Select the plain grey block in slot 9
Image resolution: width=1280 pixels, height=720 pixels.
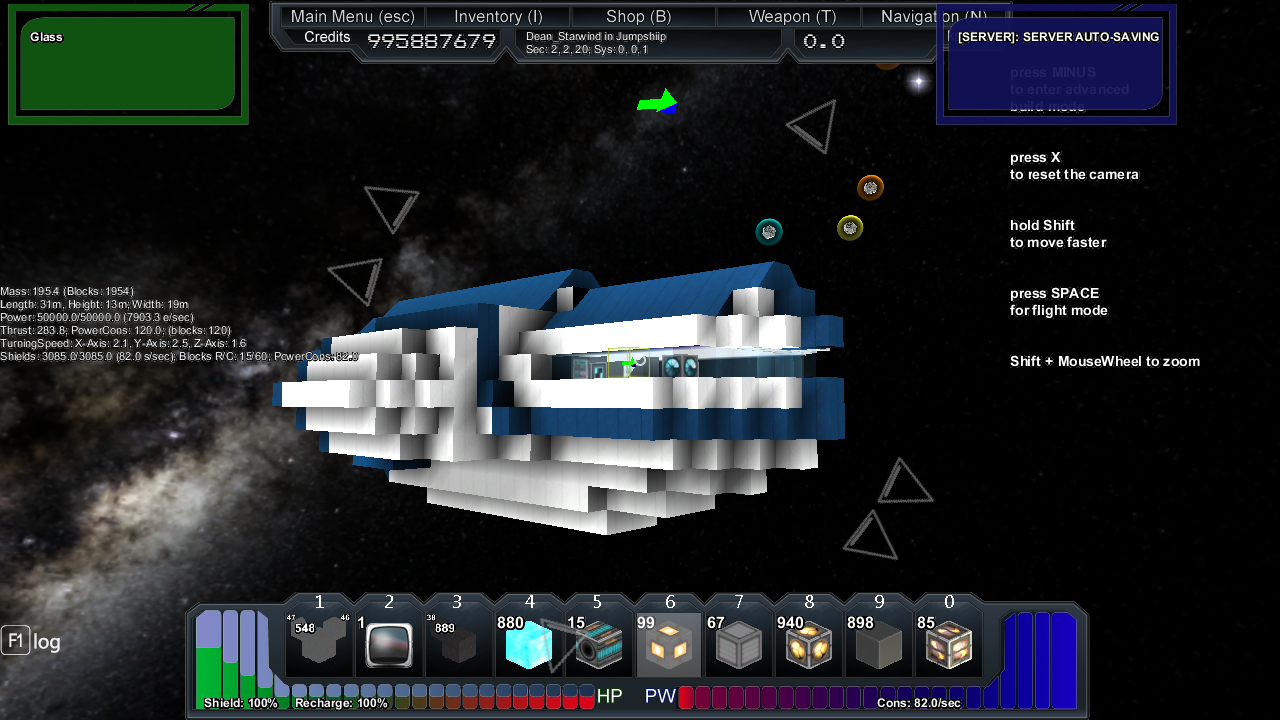879,645
